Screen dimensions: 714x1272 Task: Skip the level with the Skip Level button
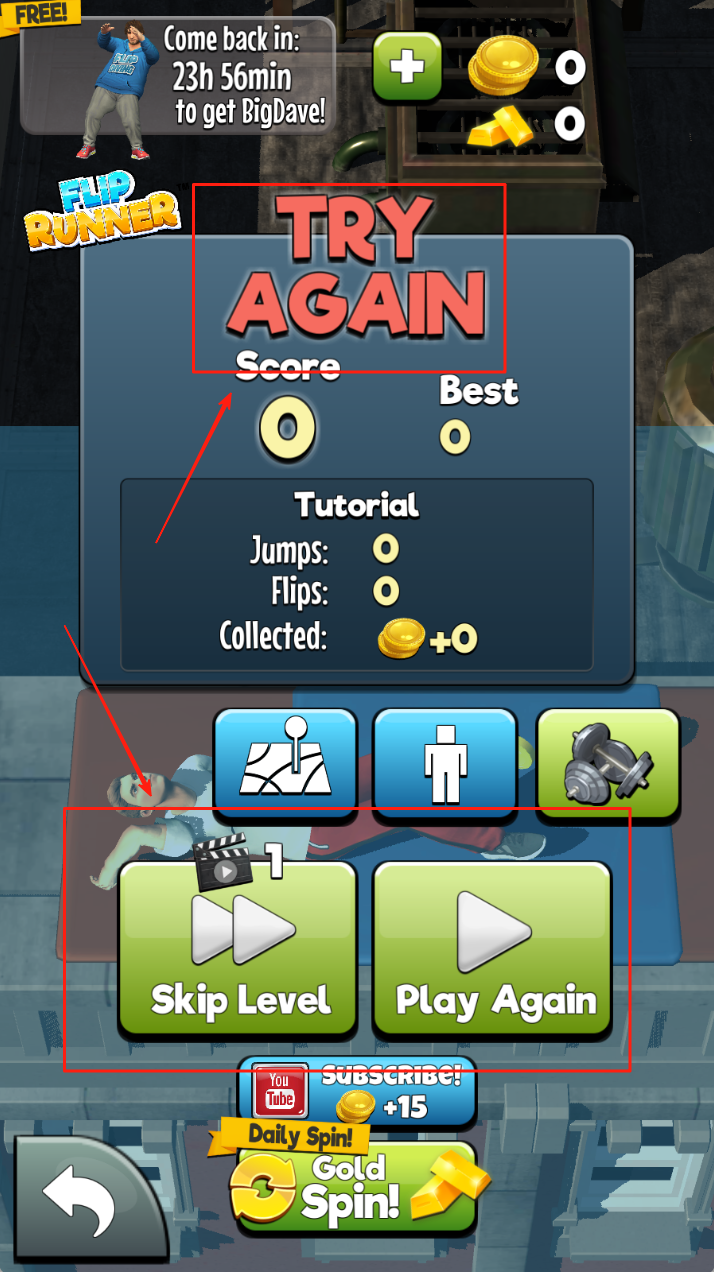(238, 948)
